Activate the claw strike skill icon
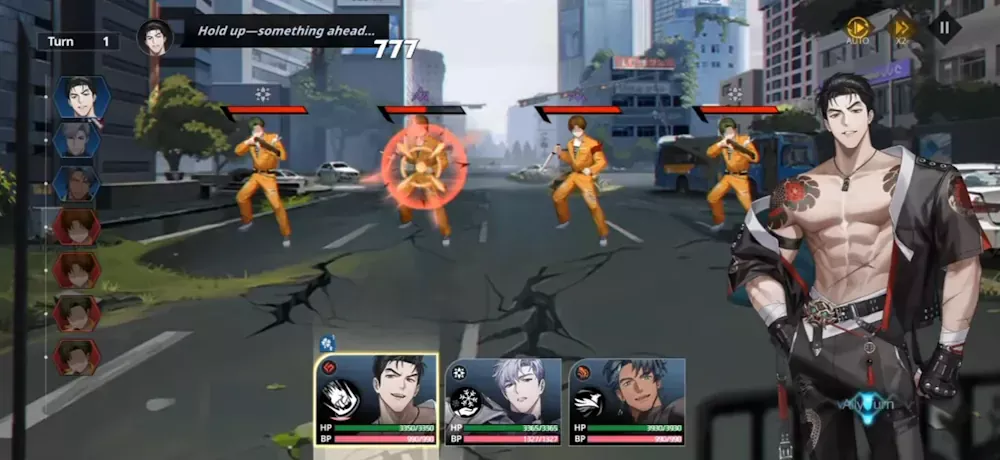Image resolution: width=1000 pixels, height=460 pixels. tap(340, 401)
